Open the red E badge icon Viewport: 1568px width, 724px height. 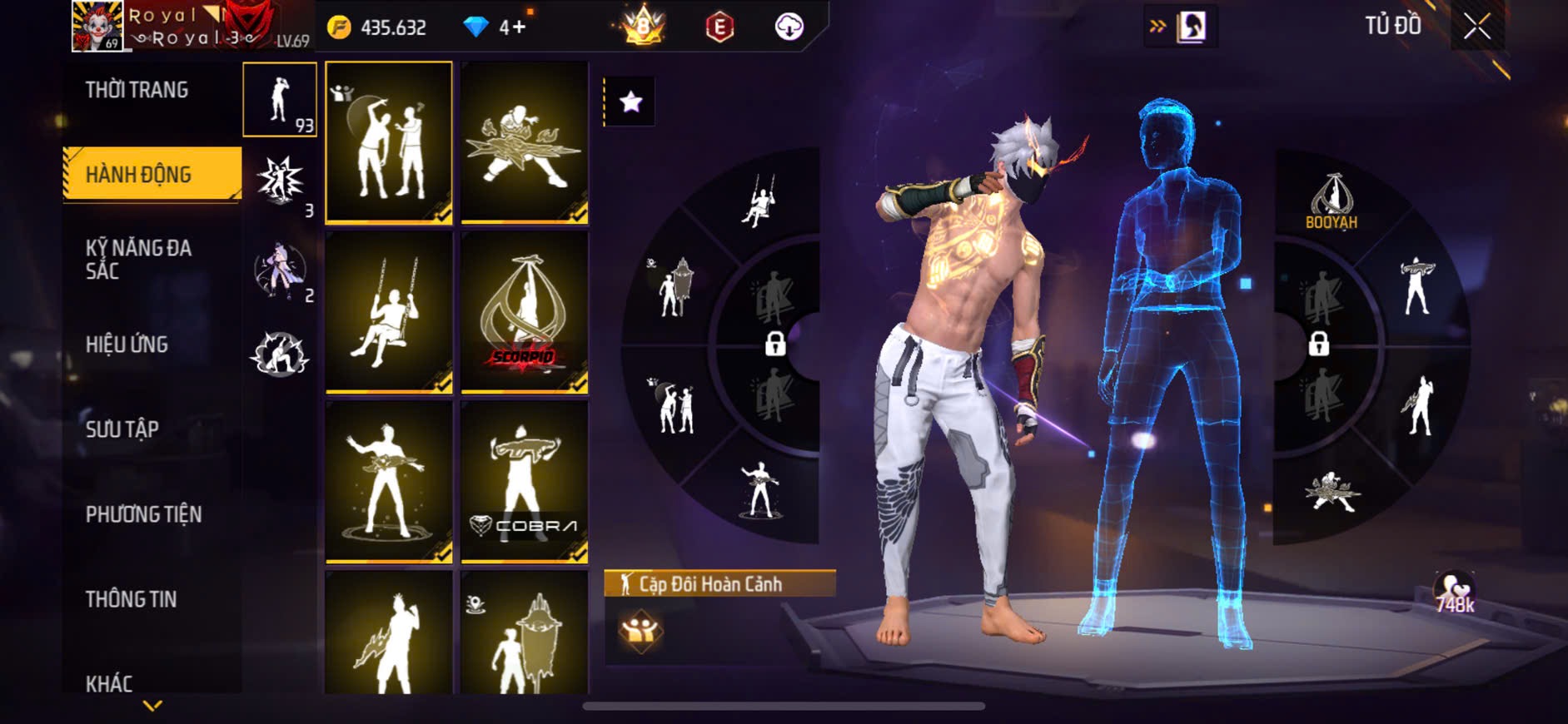pos(719,27)
